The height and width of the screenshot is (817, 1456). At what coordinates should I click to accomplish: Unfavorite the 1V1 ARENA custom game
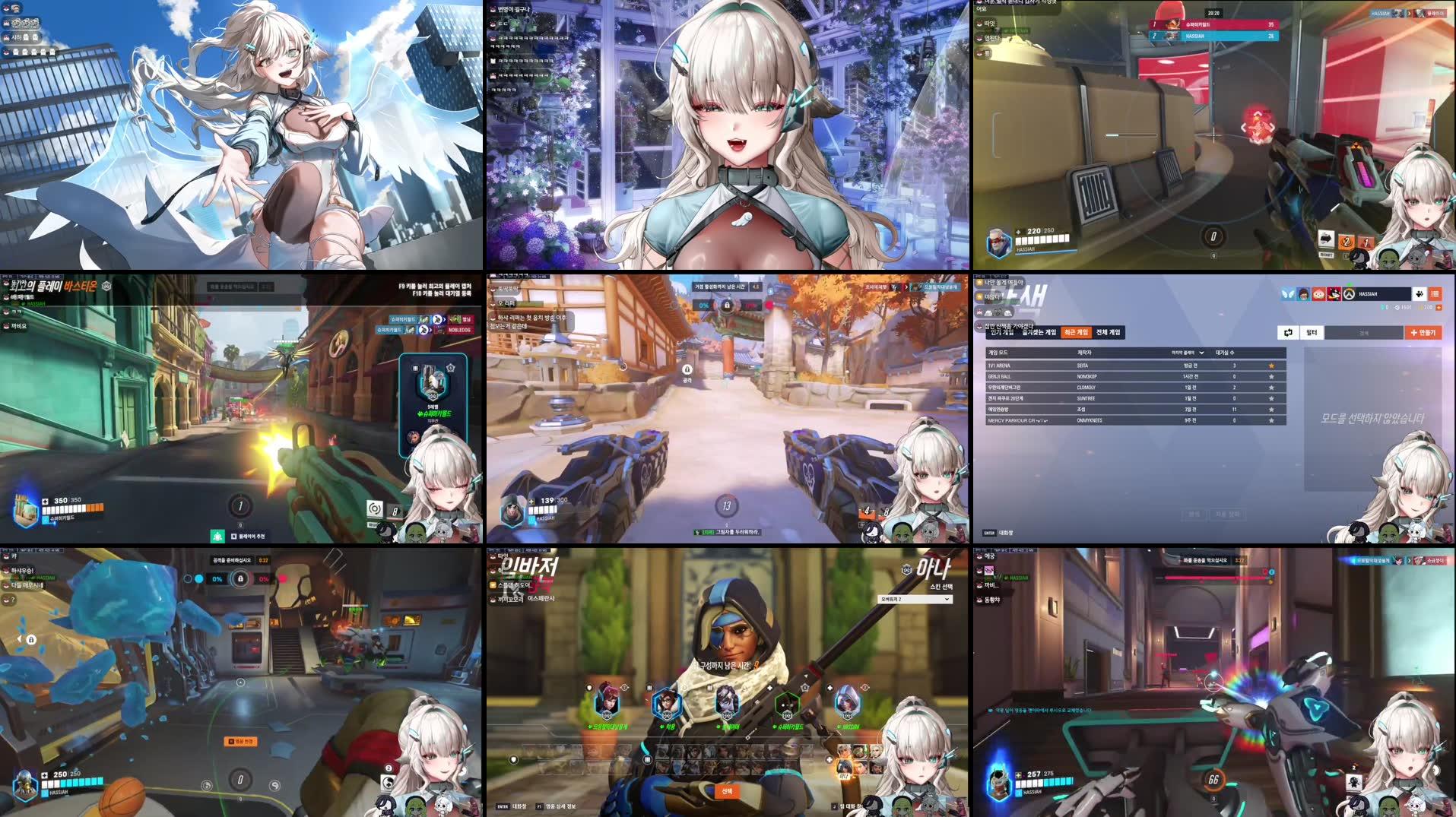tap(1271, 366)
